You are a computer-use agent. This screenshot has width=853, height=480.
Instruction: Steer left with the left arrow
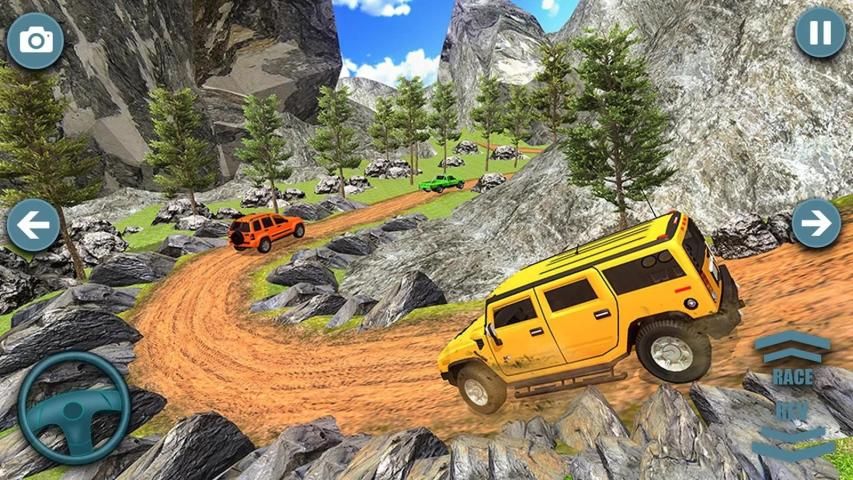(x=33, y=224)
